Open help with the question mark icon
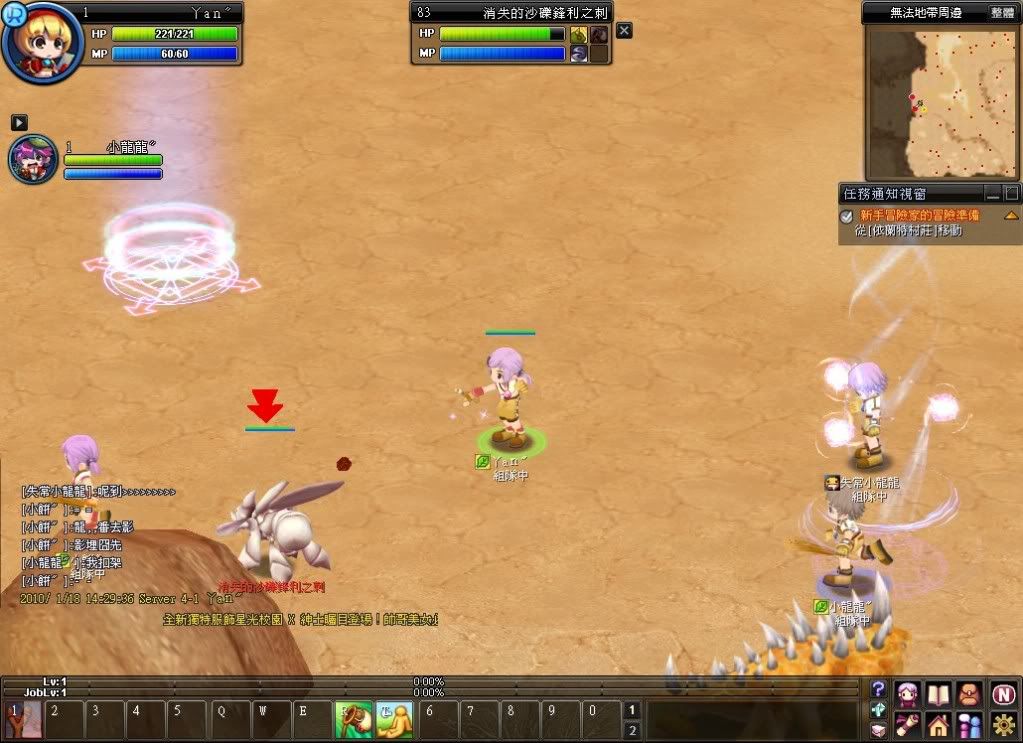 (x=878, y=689)
